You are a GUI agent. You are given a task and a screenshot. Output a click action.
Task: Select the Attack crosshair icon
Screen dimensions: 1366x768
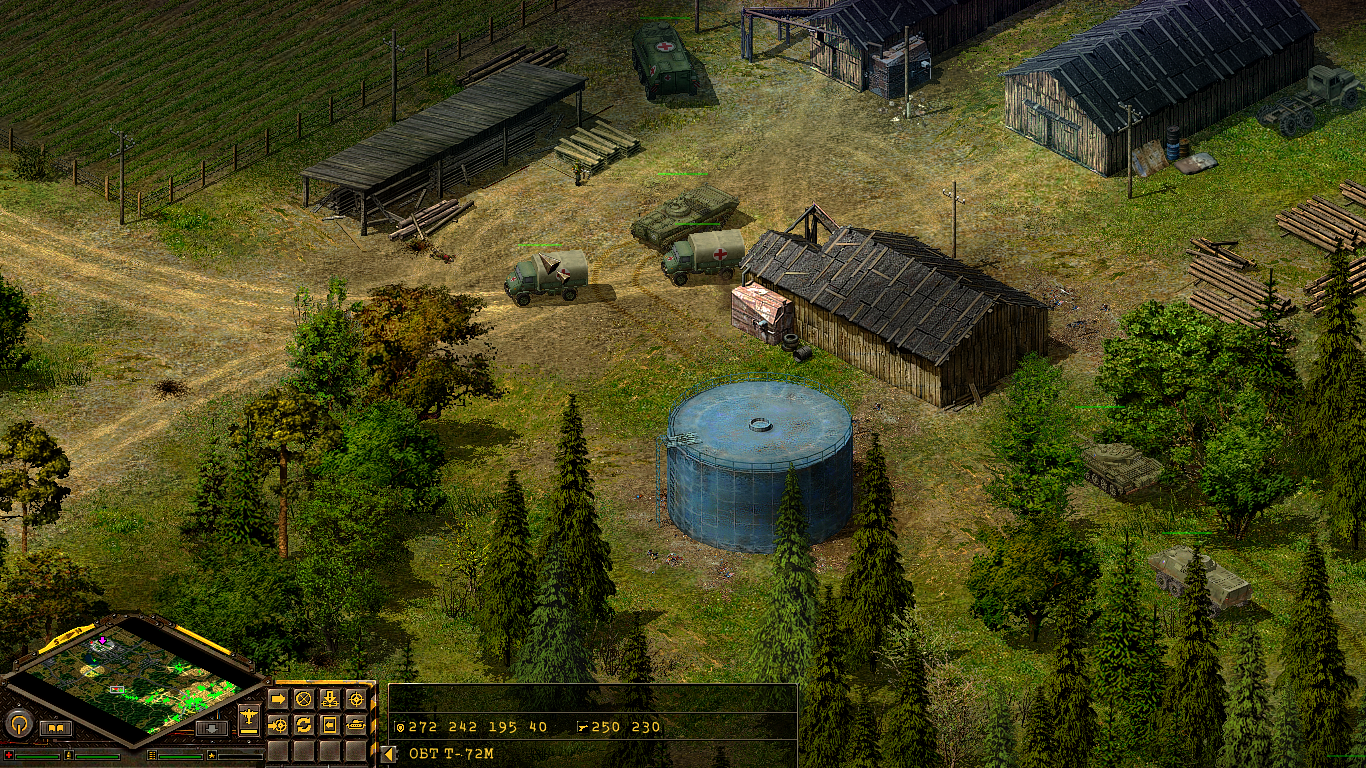pos(356,699)
